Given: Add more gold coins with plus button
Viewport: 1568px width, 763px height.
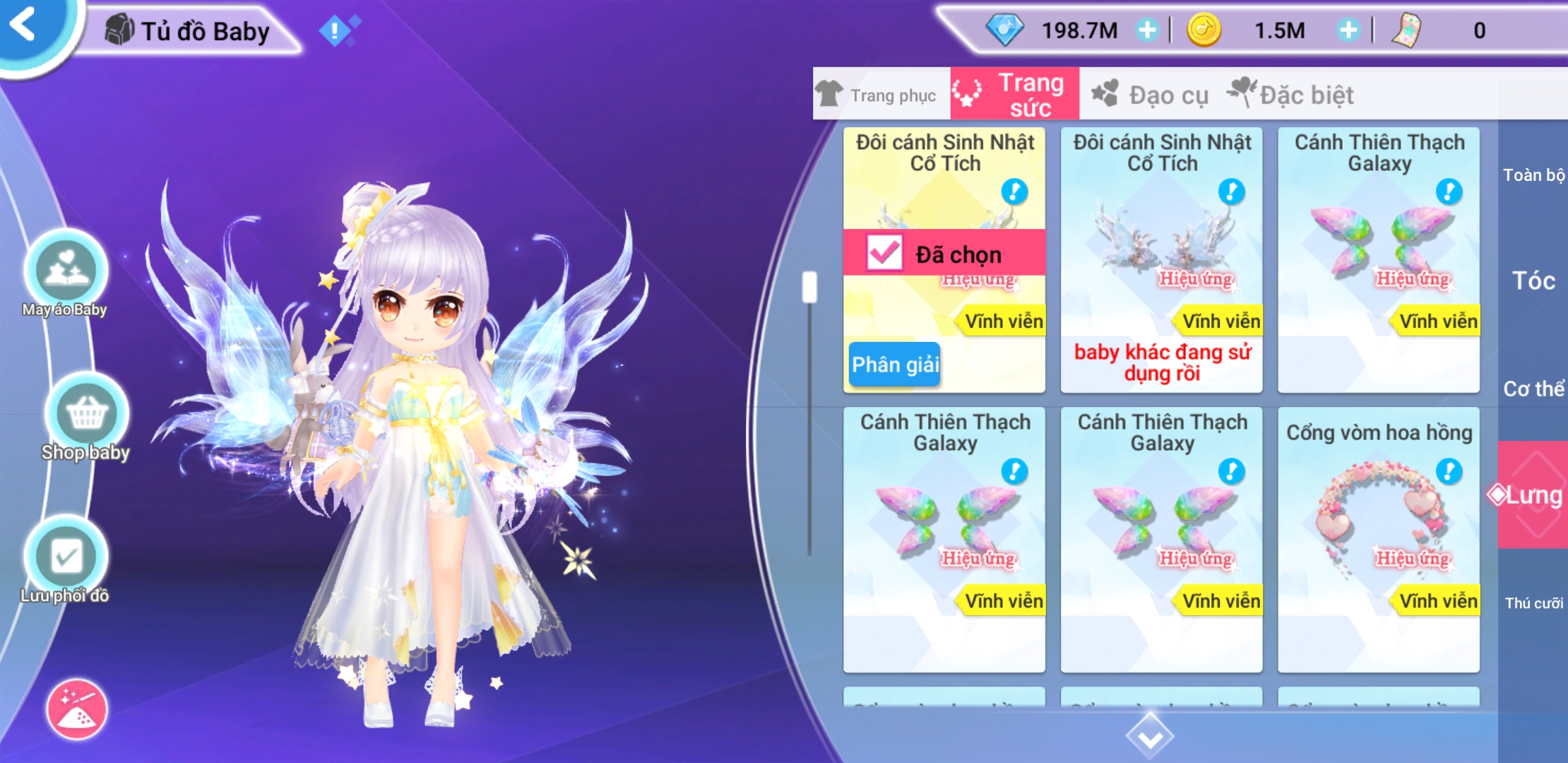Looking at the screenshot, I should [x=1348, y=30].
